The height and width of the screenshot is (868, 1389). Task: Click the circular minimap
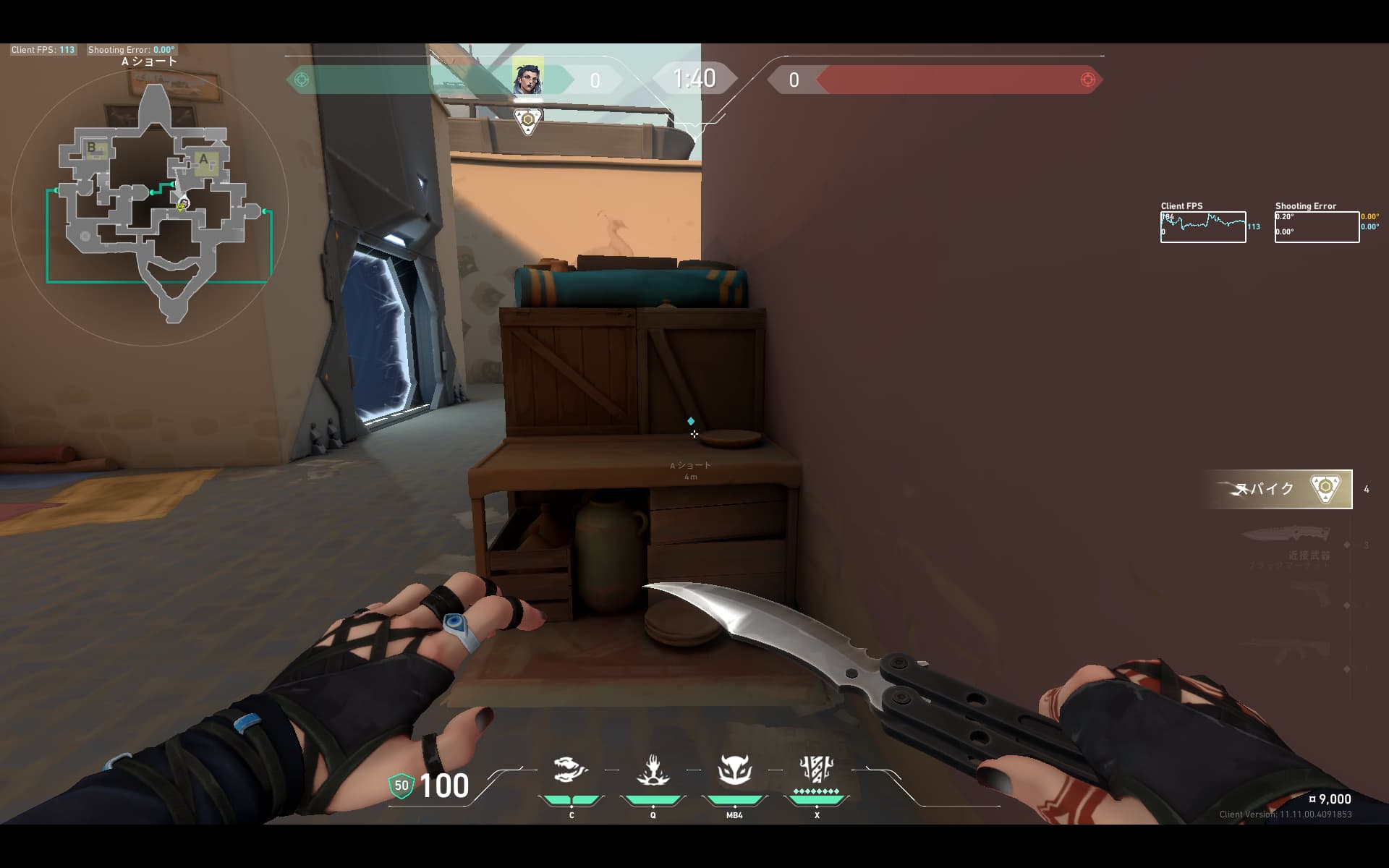(150, 206)
